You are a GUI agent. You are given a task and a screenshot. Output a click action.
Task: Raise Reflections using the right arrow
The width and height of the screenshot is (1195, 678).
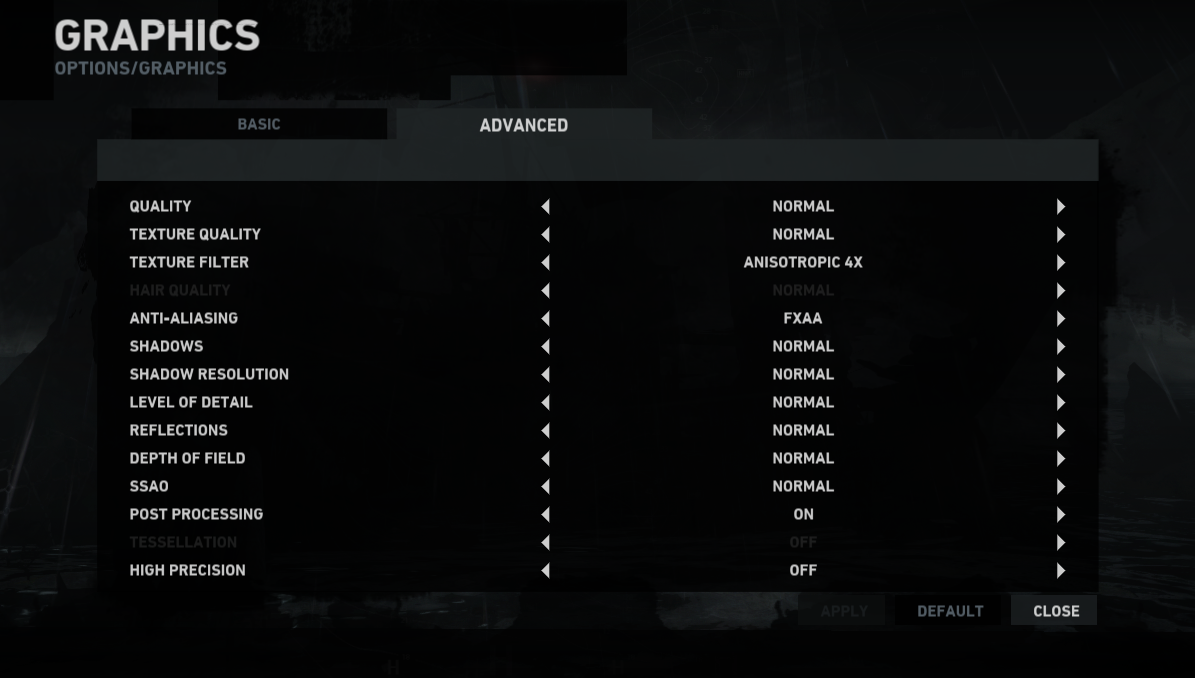[1061, 431]
